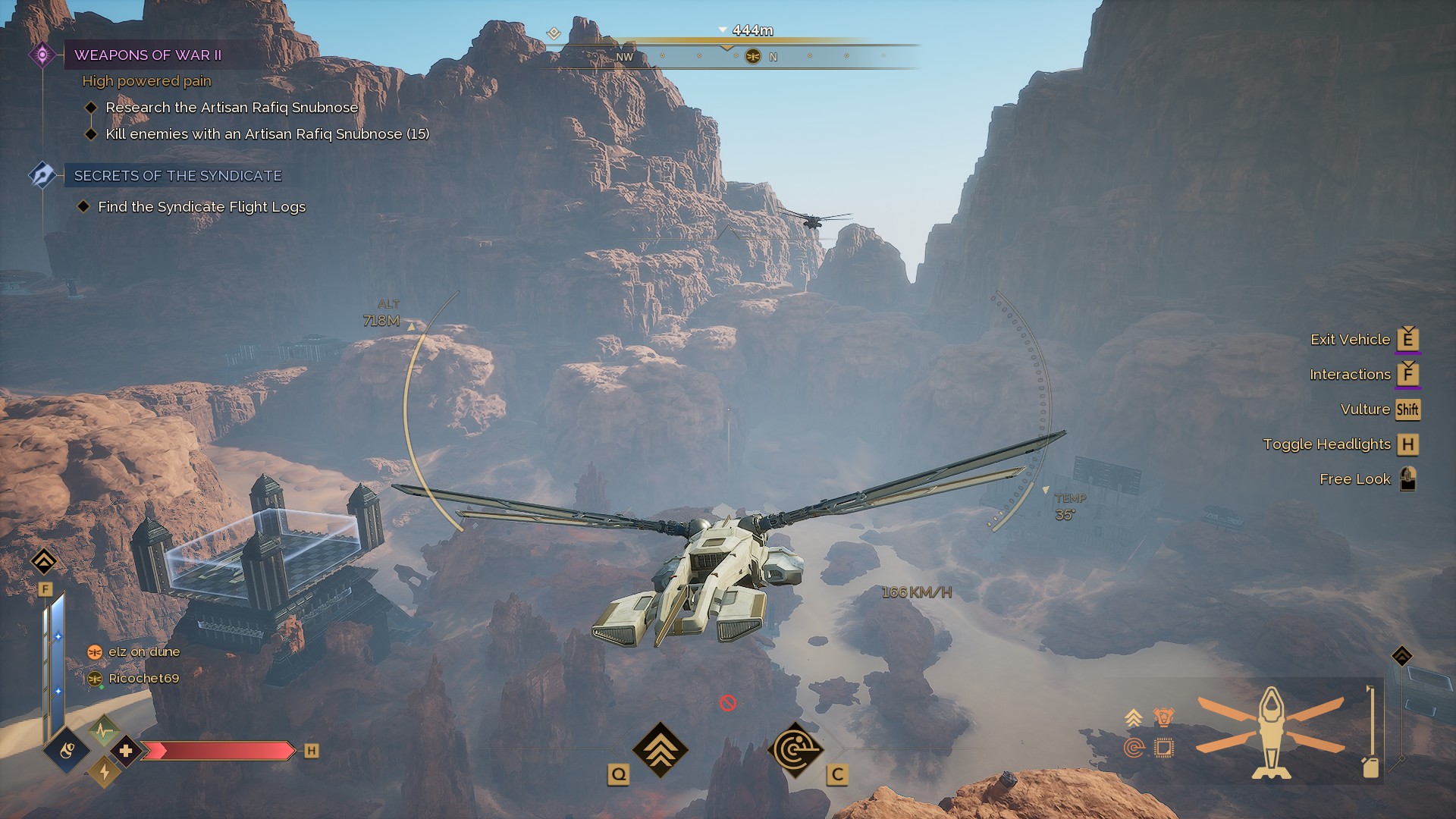Click the ornithopter vehicle status diagram

(x=1271, y=733)
